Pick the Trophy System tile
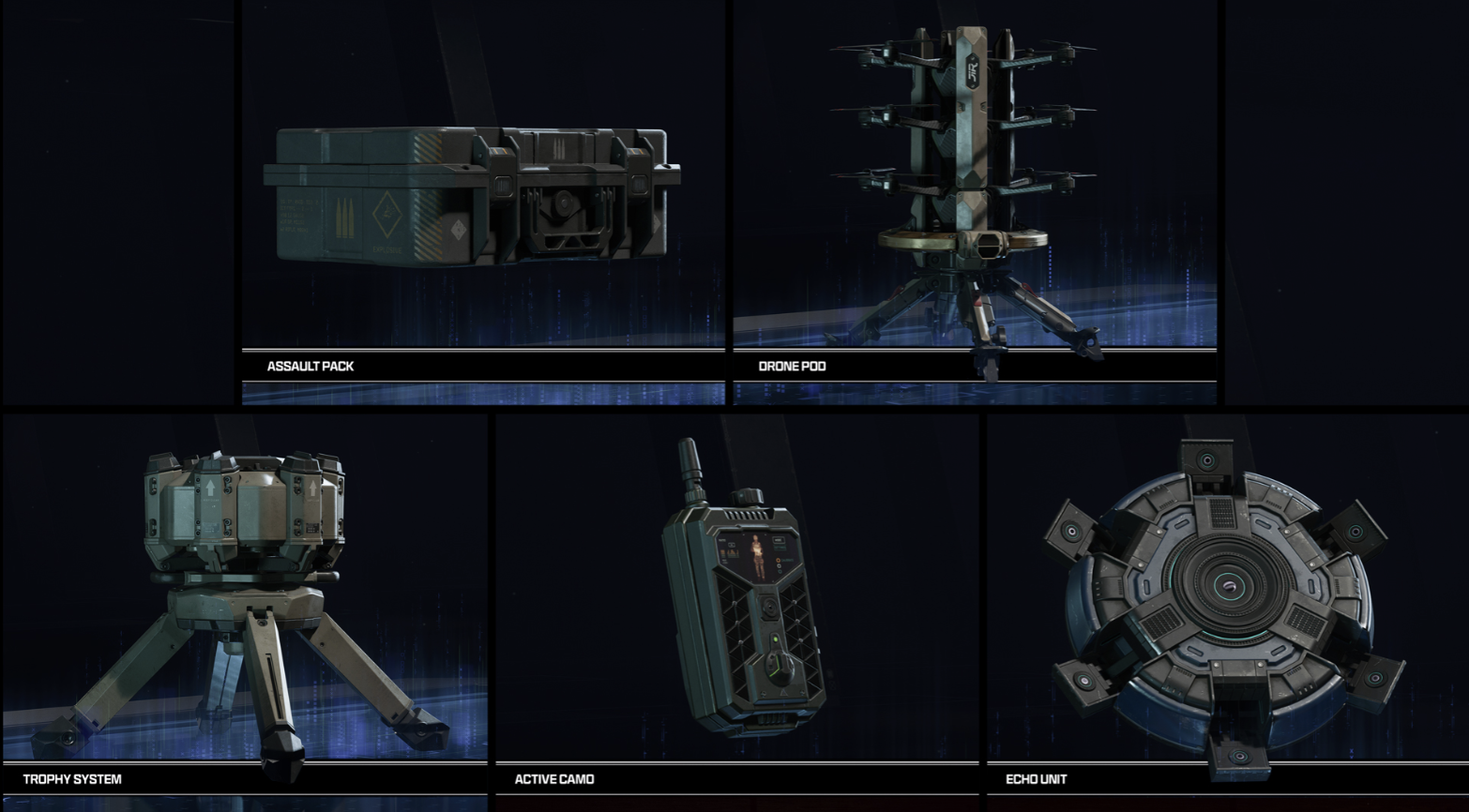The width and height of the screenshot is (1469, 812). [244, 600]
